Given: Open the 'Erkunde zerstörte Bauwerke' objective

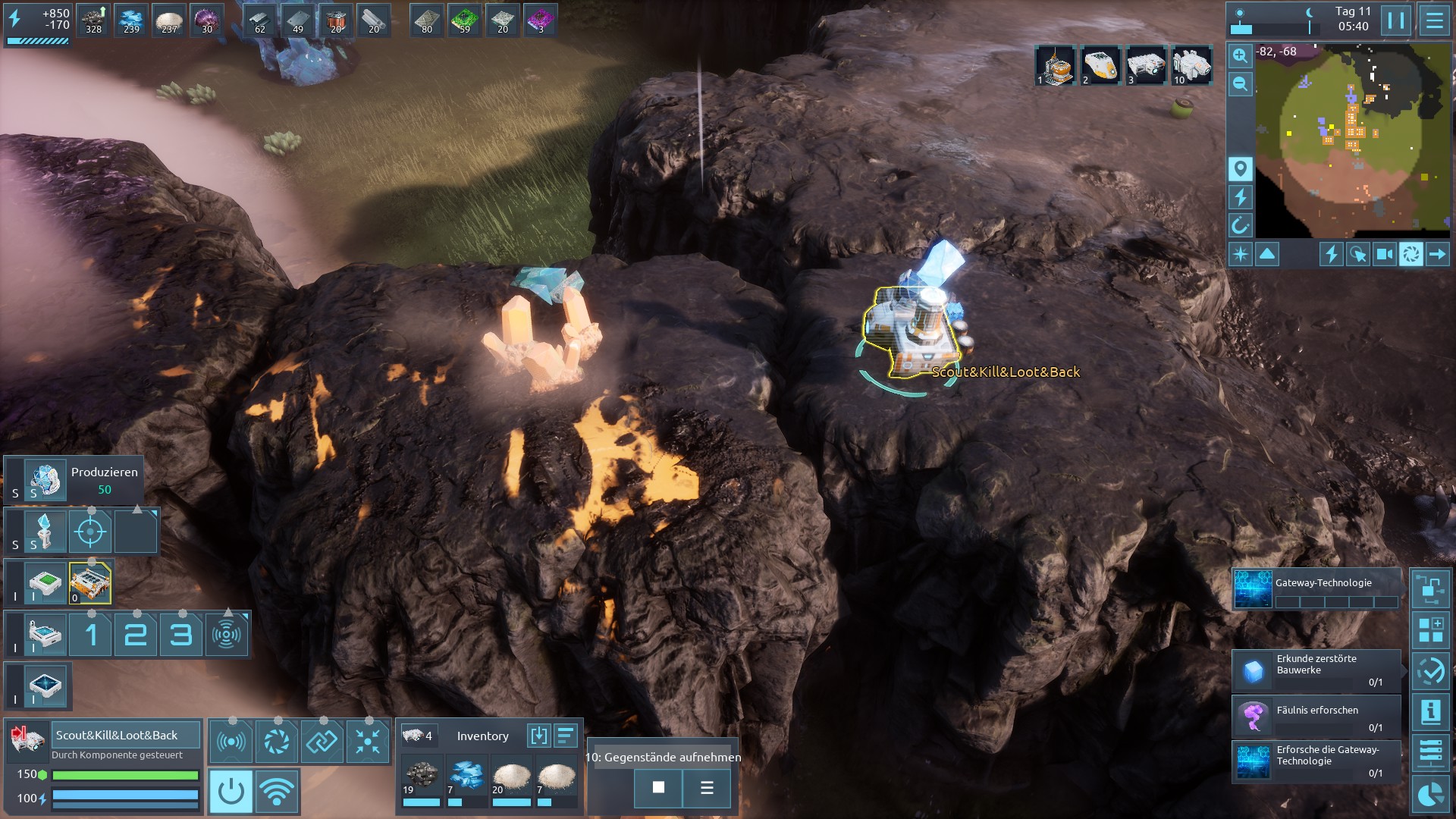Looking at the screenshot, I should 1316,670.
